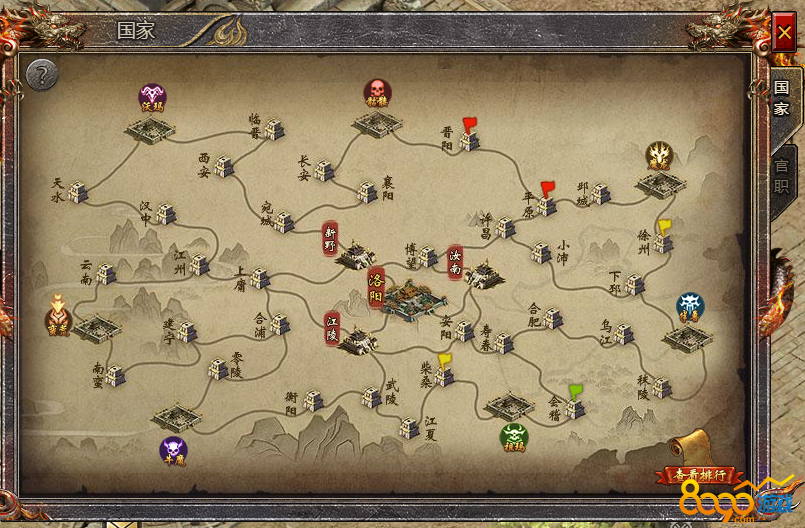Viewport: 805px width, 528px height.
Task: Choose the 徐州 city node
Action: (x=662, y=243)
